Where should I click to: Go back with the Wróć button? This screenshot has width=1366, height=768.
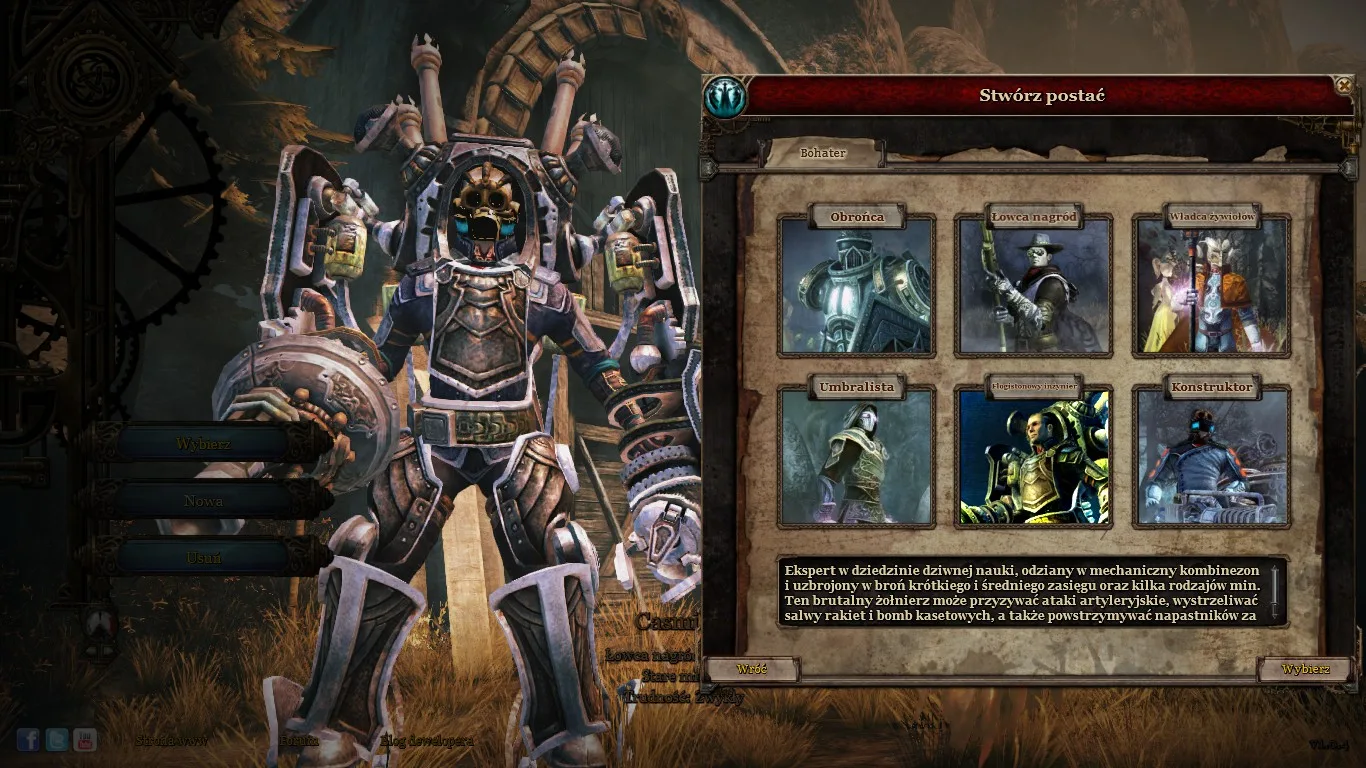pos(751,668)
